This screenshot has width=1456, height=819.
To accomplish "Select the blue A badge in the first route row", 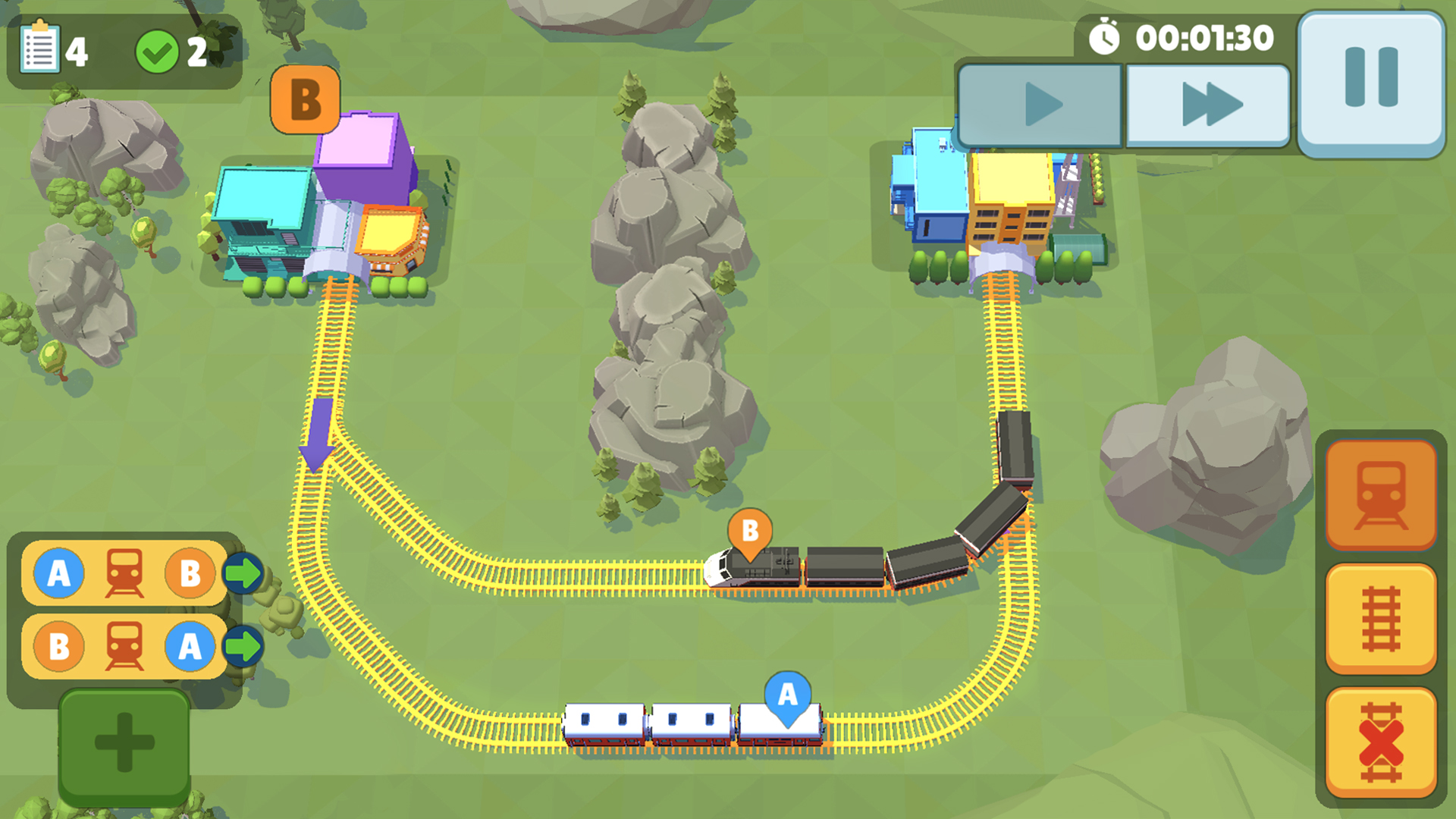I will (59, 573).
